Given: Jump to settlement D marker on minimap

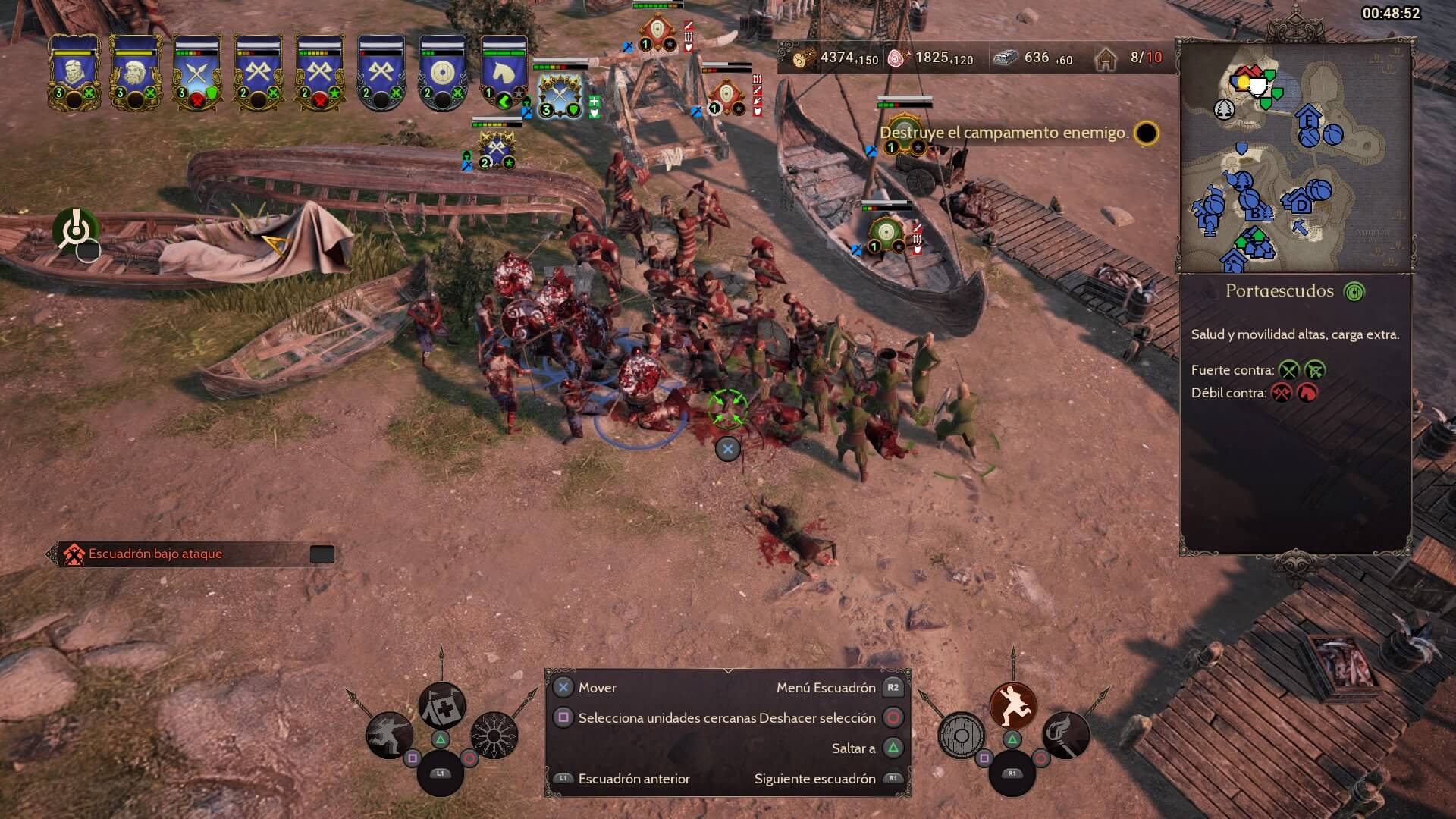Looking at the screenshot, I should (1301, 202).
